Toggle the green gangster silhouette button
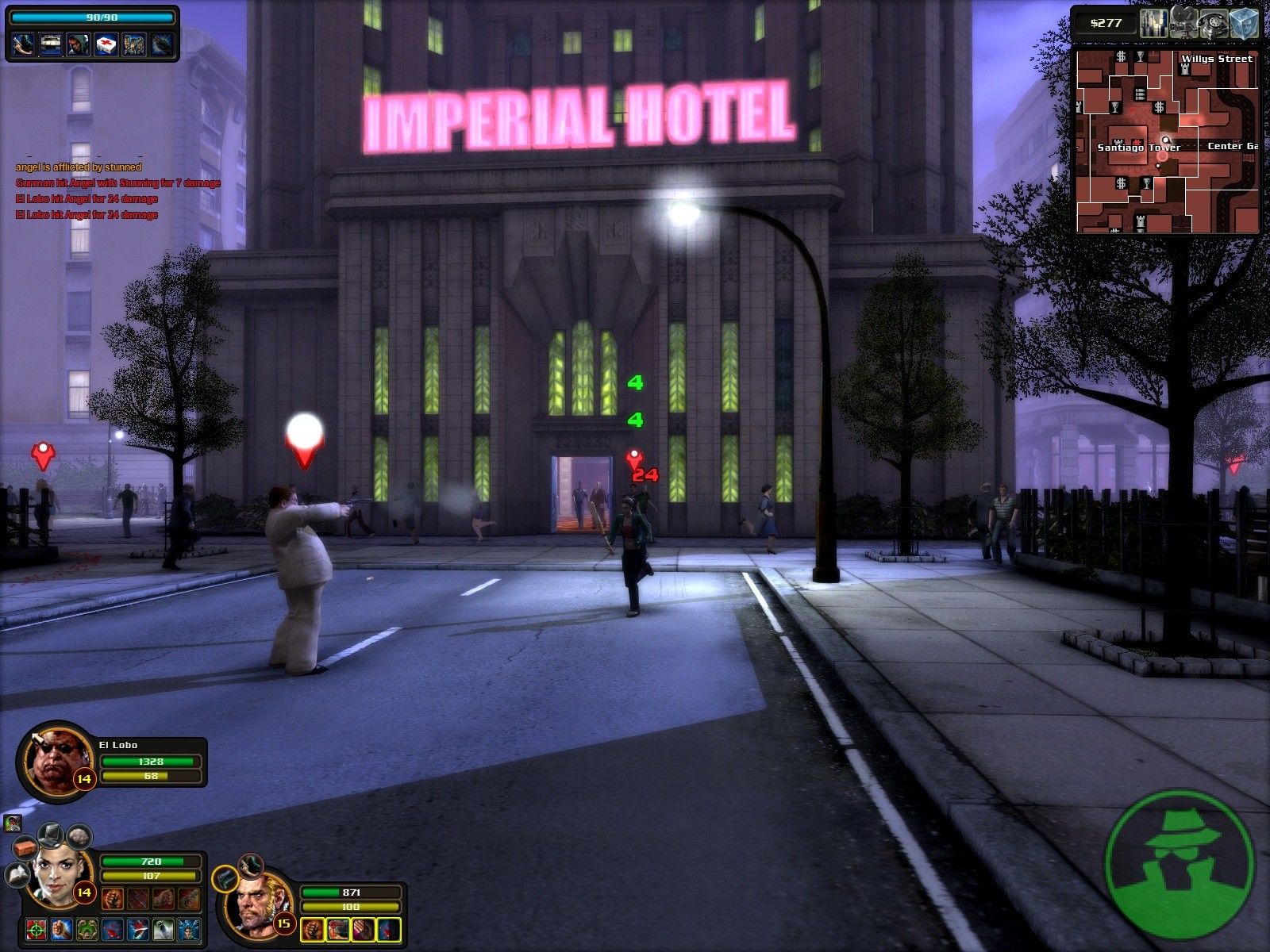The image size is (1270, 952). pyautogui.click(x=1180, y=864)
